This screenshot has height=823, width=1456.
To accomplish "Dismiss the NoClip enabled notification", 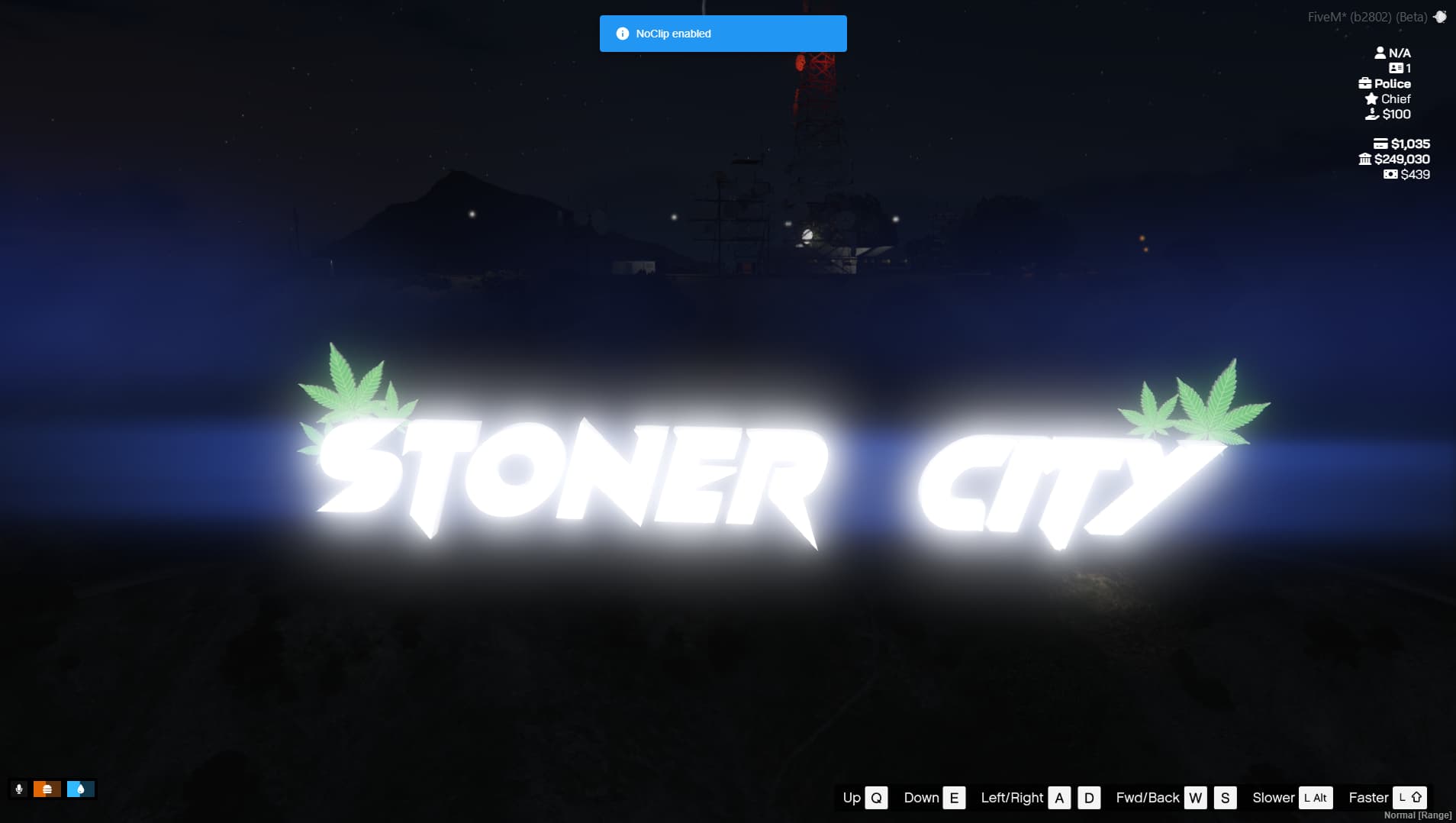I will pos(723,33).
